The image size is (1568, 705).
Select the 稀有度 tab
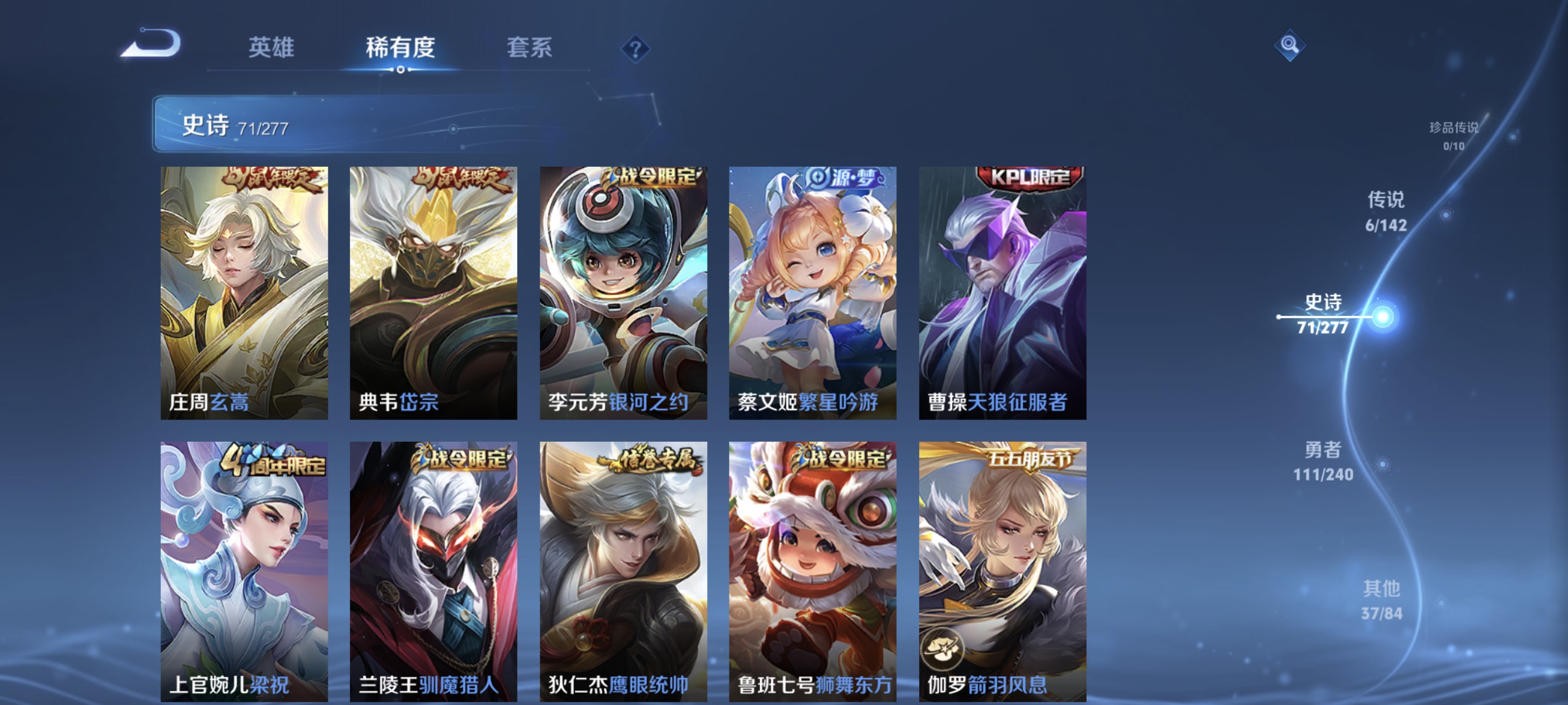pyautogui.click(x=401, y=49)
